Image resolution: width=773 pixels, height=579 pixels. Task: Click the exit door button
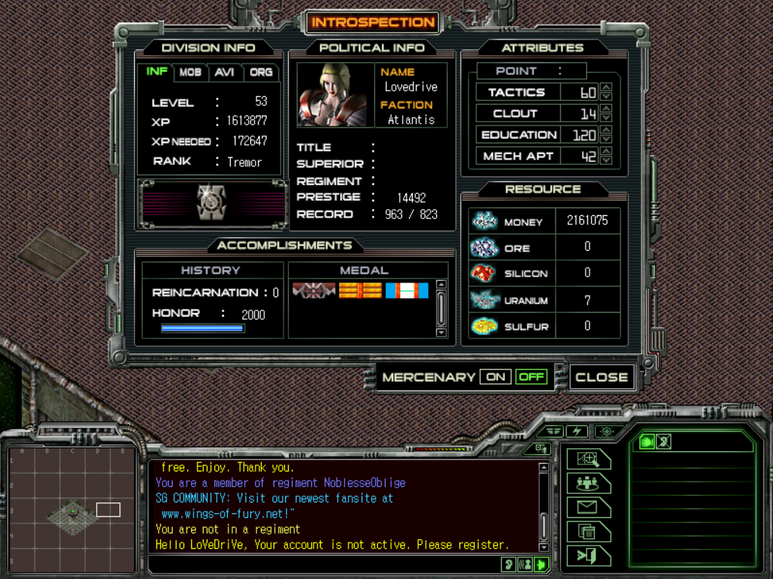[x=588, y=555]
